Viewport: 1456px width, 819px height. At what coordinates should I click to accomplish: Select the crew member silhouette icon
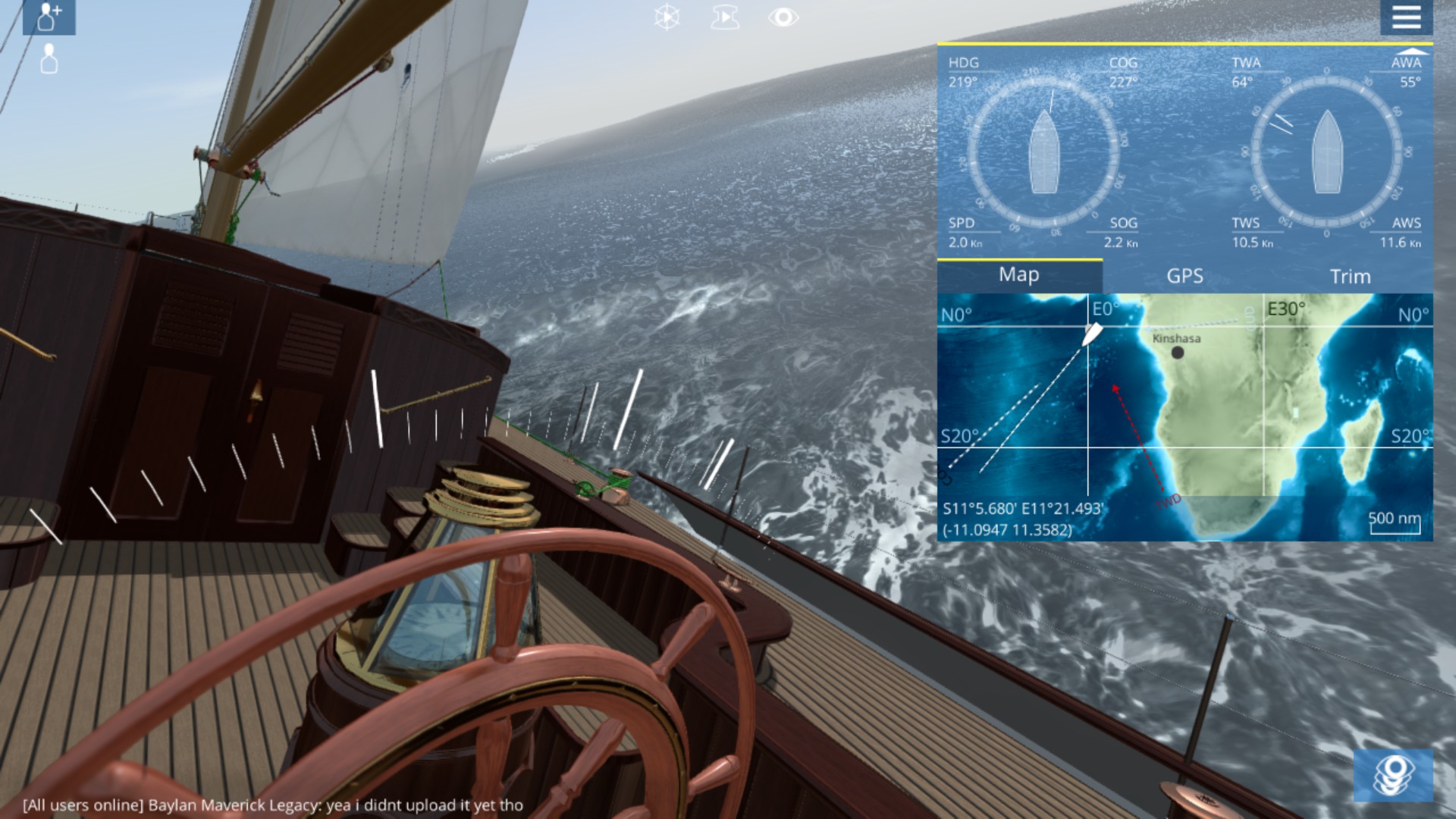(49, 59)
